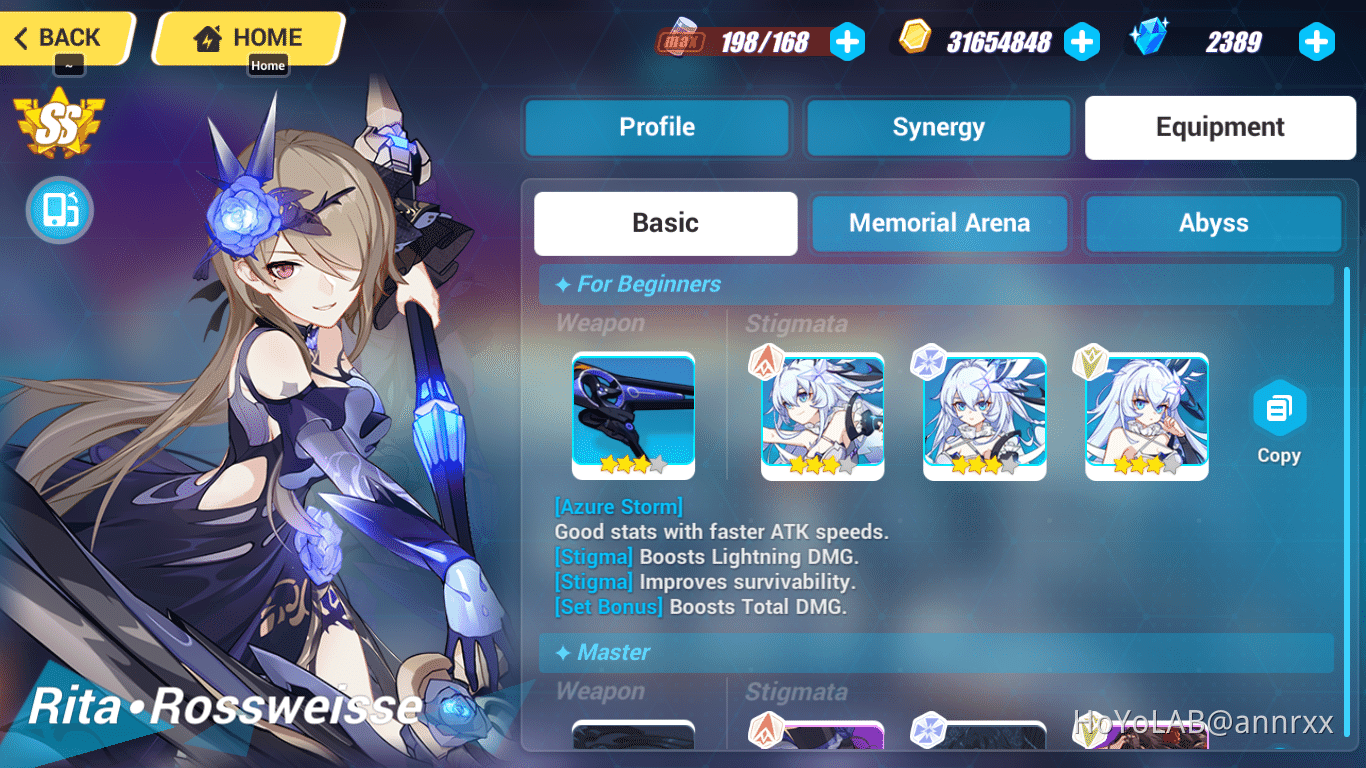This screenshot has width=1366, height=768.
Task: Click the bottom-slot marker on the third stigma
Action: [x=1089, y=362]
